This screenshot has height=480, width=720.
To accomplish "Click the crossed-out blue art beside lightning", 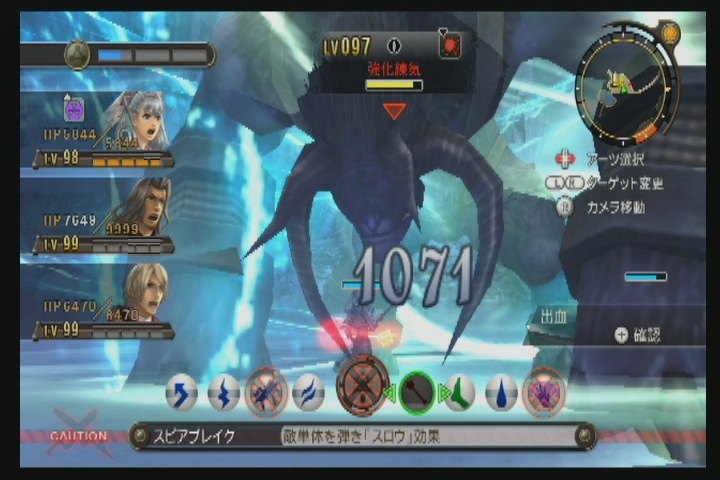I will [265, 392].
